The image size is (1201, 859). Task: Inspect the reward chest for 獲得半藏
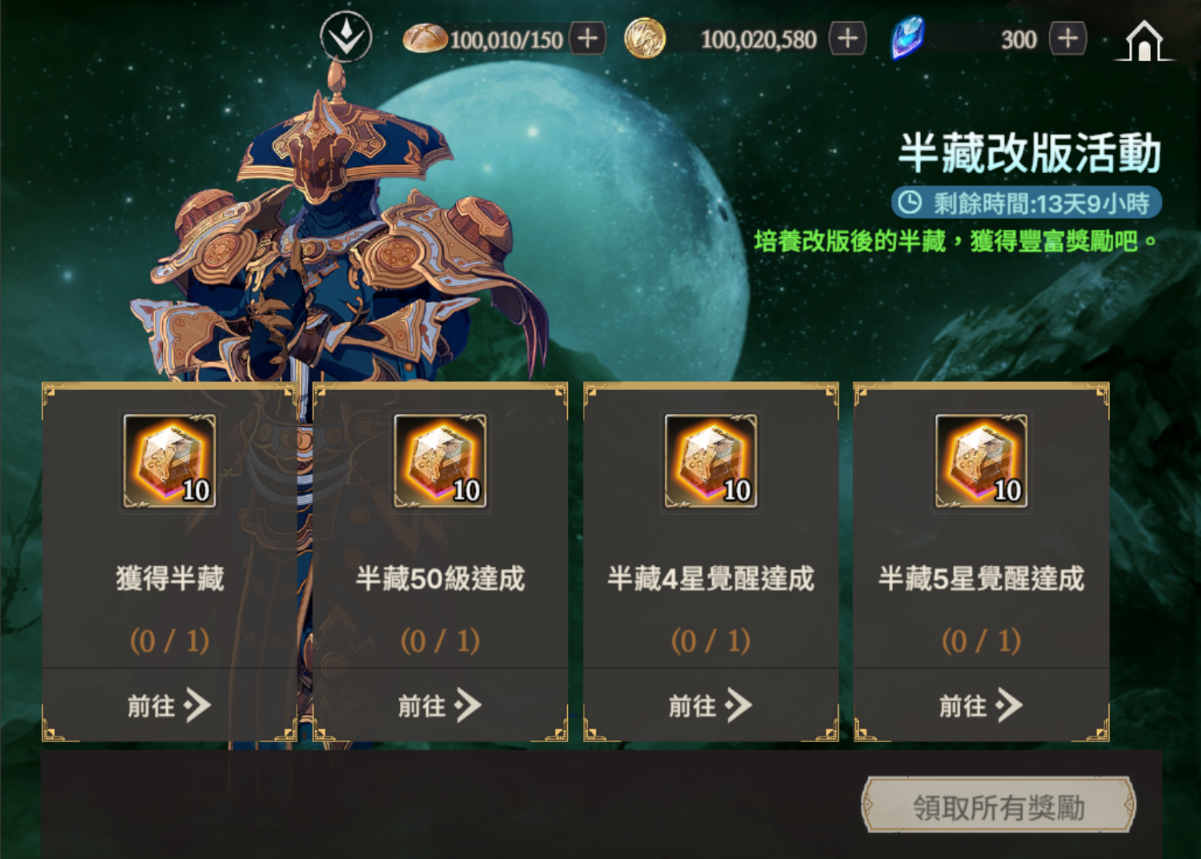(169, 461)
